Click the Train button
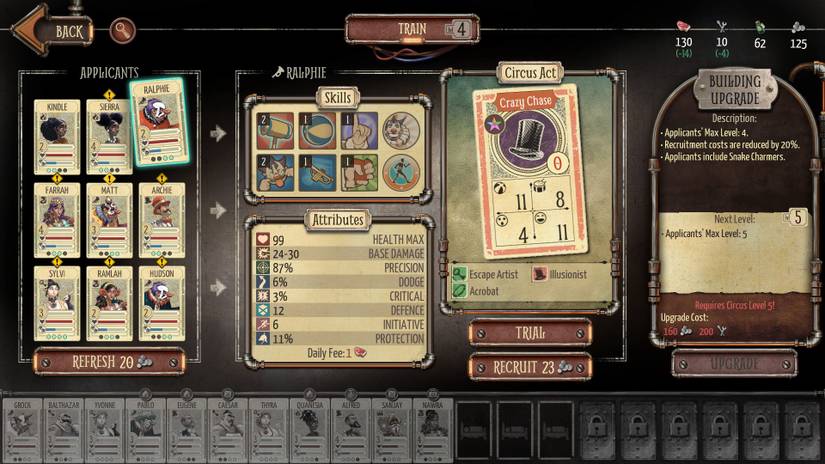This screenshot has width=825, height=464. pos(411,28)
